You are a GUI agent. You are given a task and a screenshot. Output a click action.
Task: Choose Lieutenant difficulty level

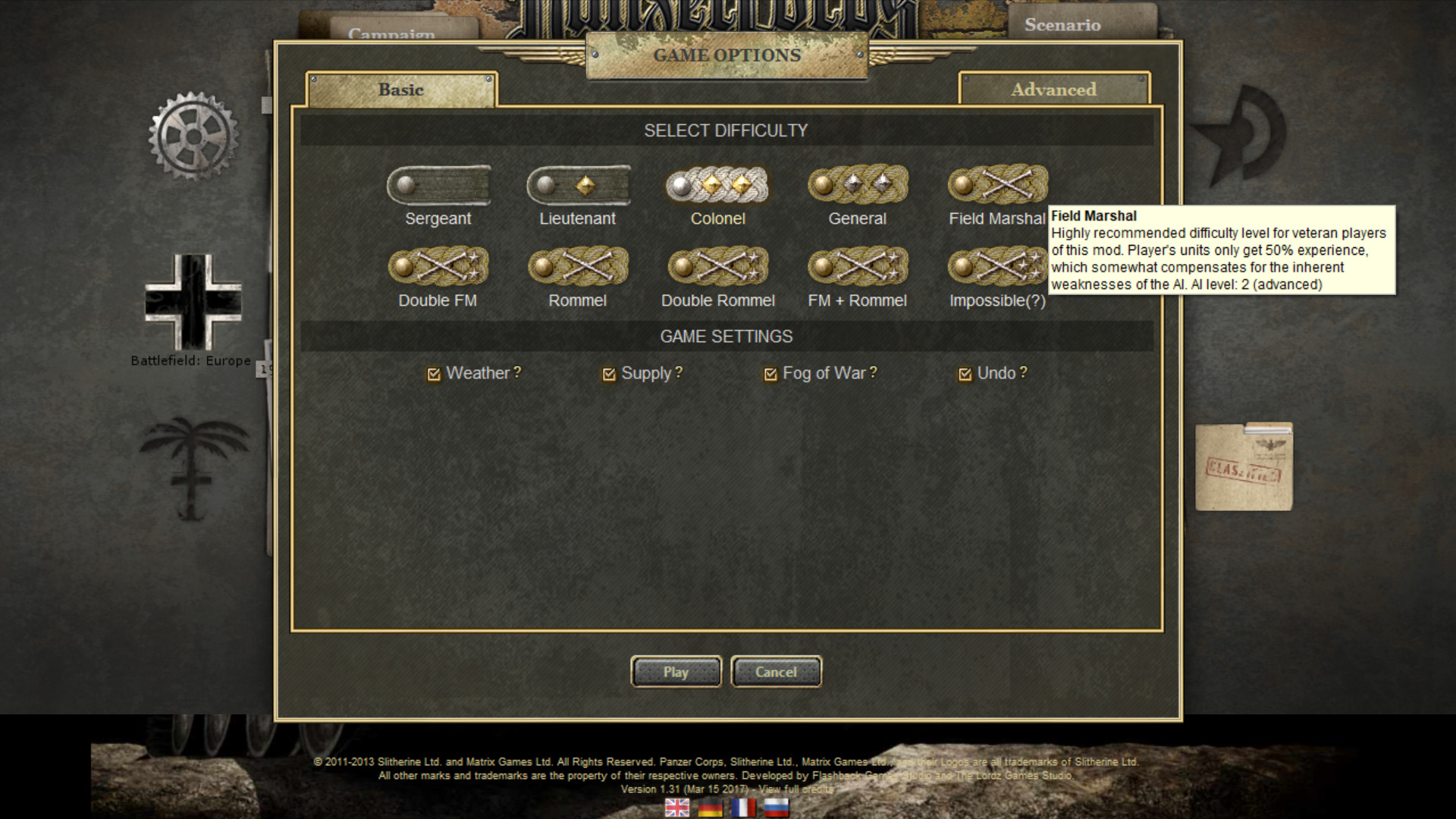point(578,187)
